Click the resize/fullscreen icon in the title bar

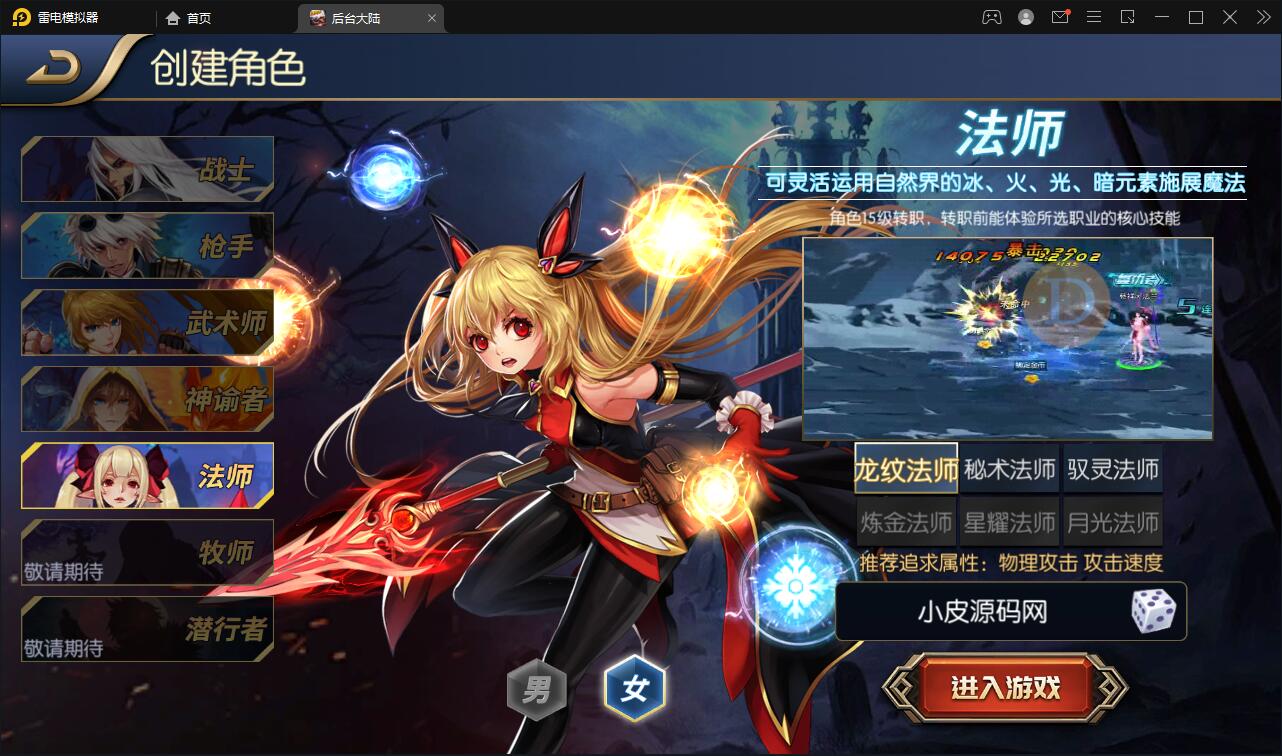[x=1130, y=17]
